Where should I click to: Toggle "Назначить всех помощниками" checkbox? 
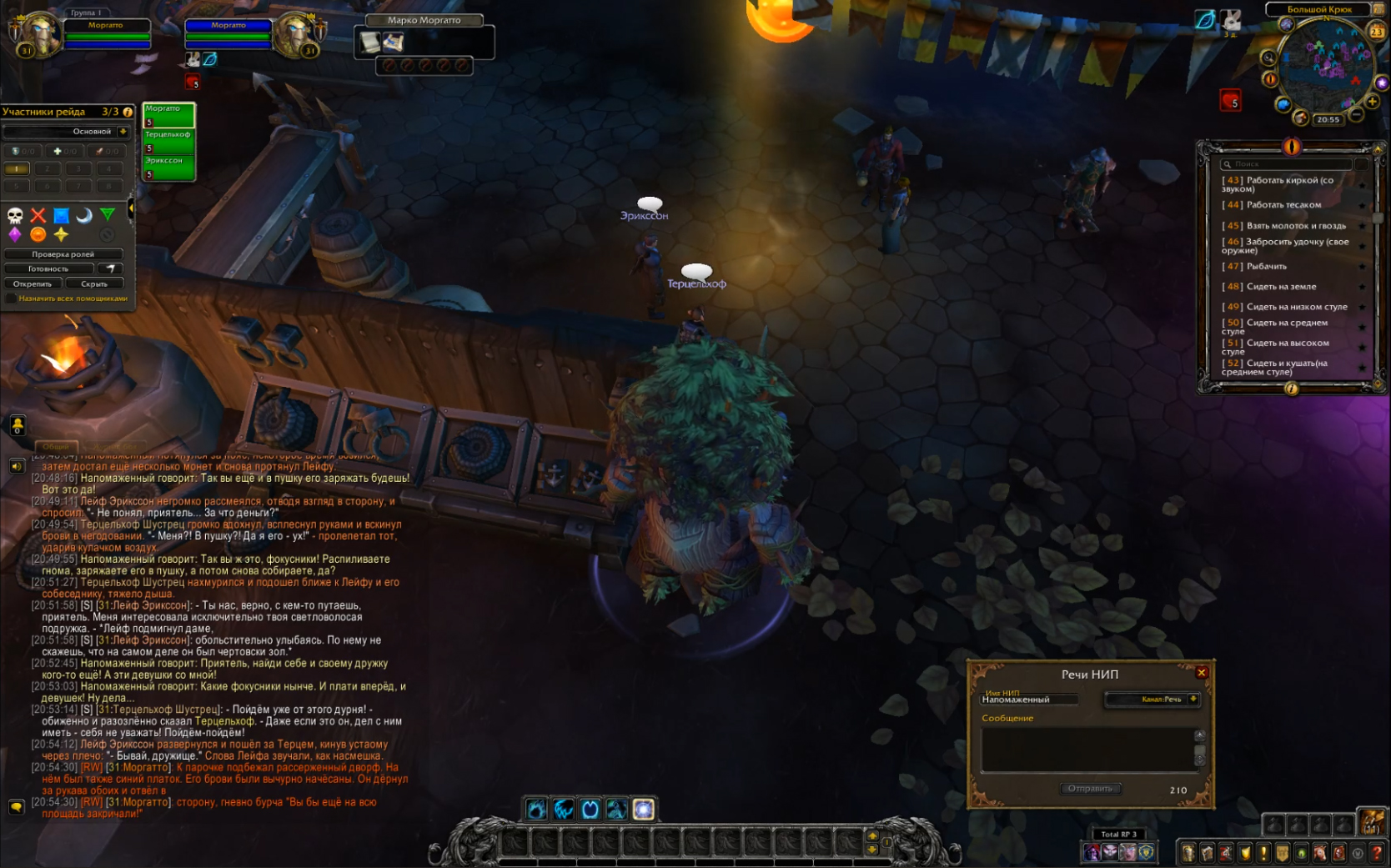[x=11, y=299]
